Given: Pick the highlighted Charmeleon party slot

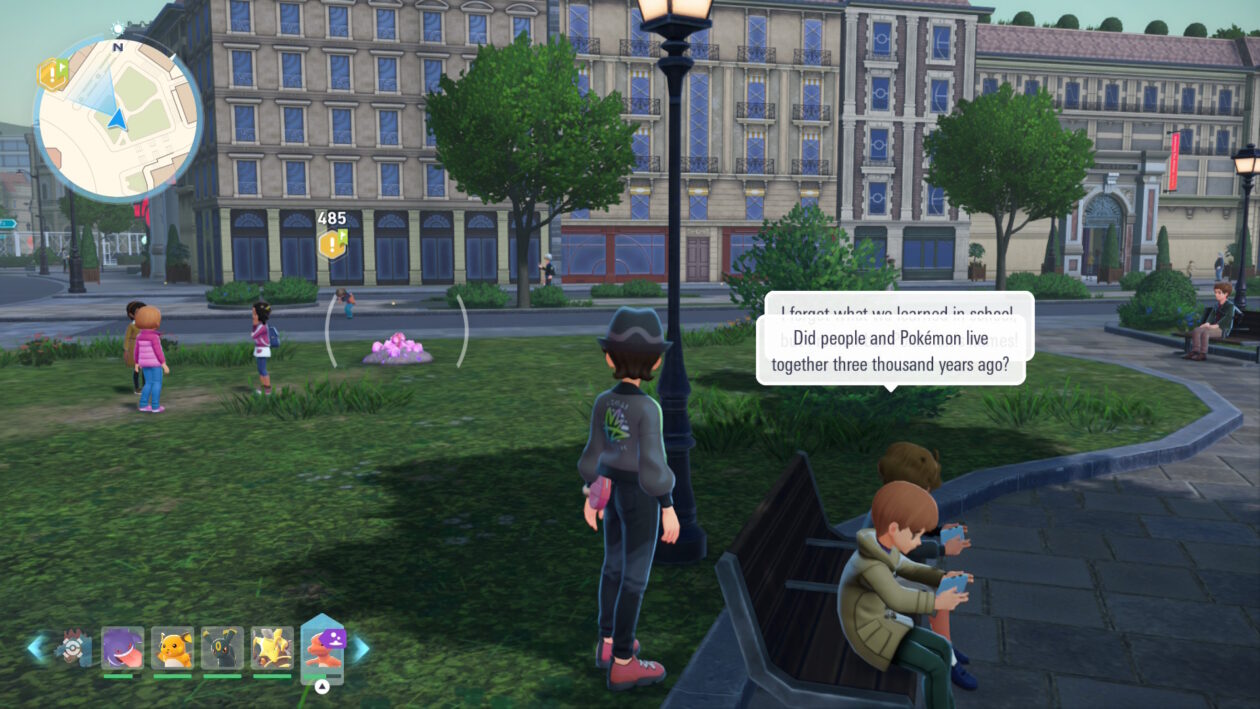Looking at the screenshot, I should [x=322, y=649].
